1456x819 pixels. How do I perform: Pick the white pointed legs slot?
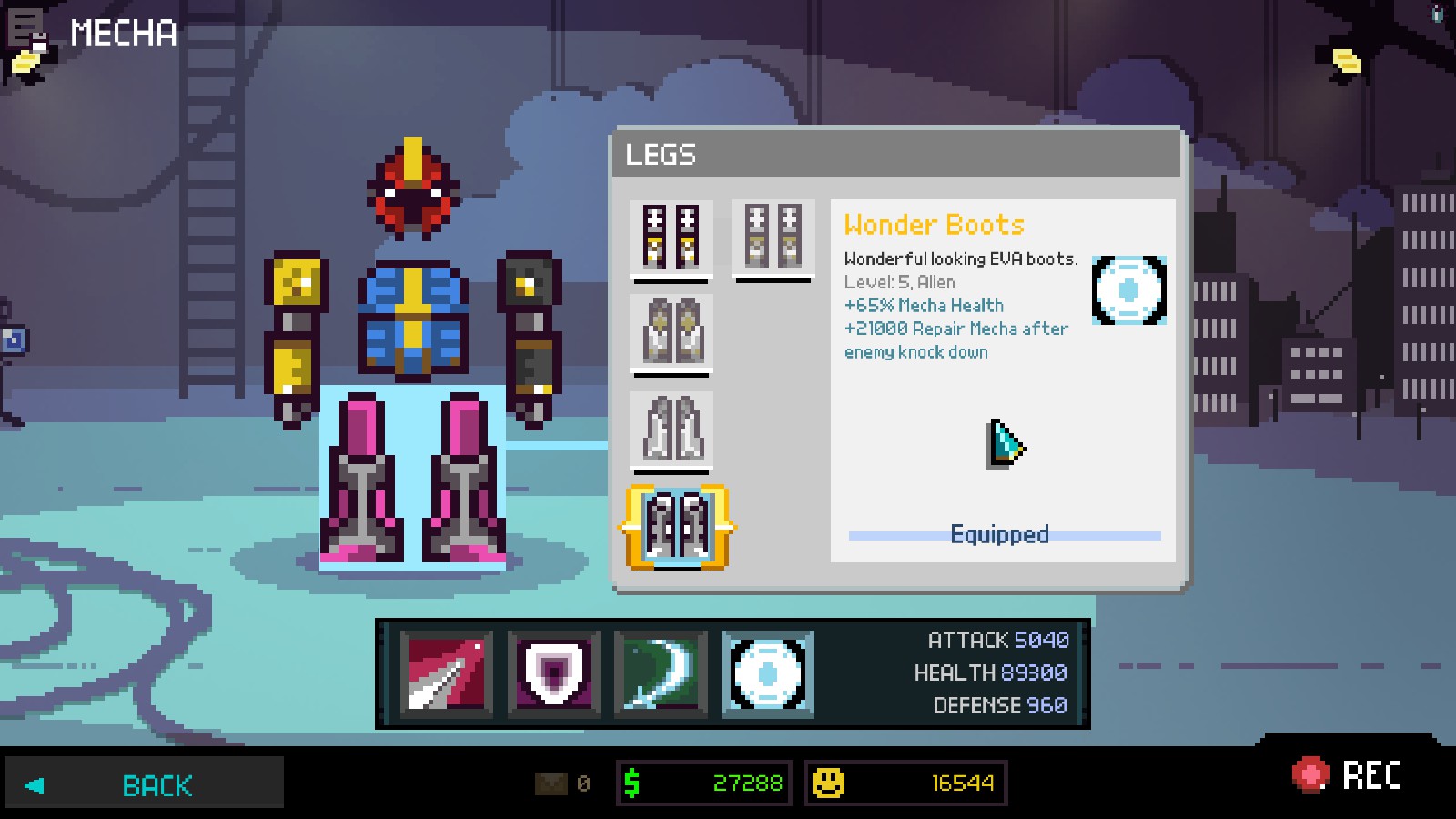[672, 429]
